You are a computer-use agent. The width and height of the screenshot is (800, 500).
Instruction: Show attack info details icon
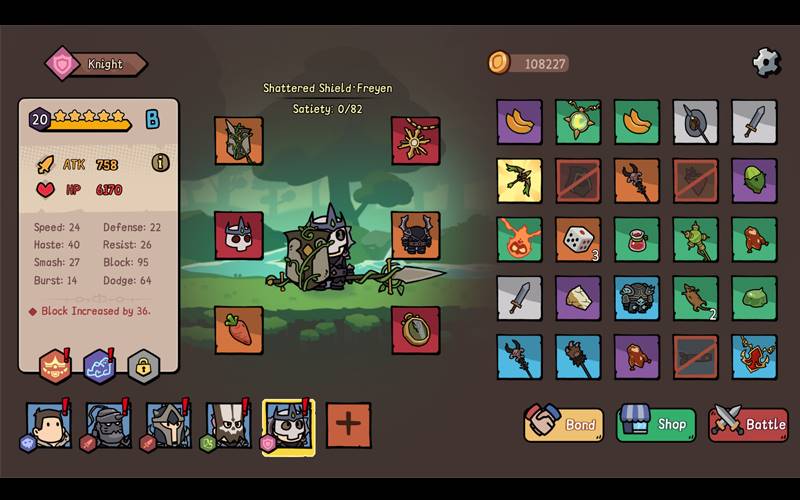click(x=160, y=162)
